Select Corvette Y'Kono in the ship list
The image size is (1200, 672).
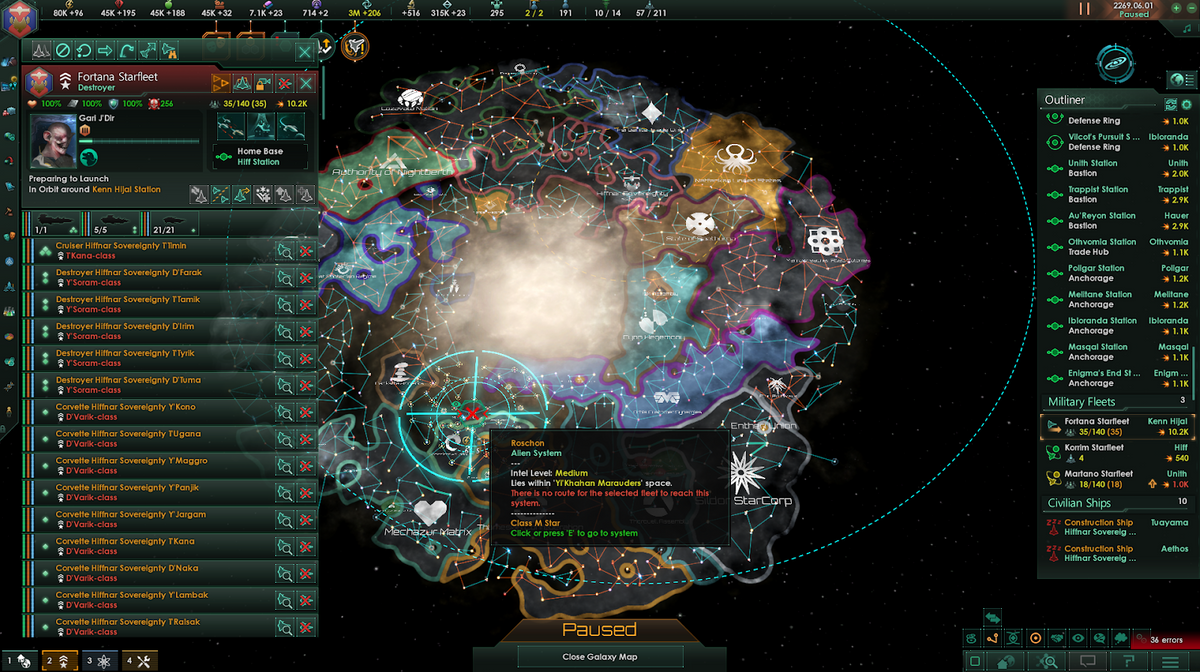(150, 412)
